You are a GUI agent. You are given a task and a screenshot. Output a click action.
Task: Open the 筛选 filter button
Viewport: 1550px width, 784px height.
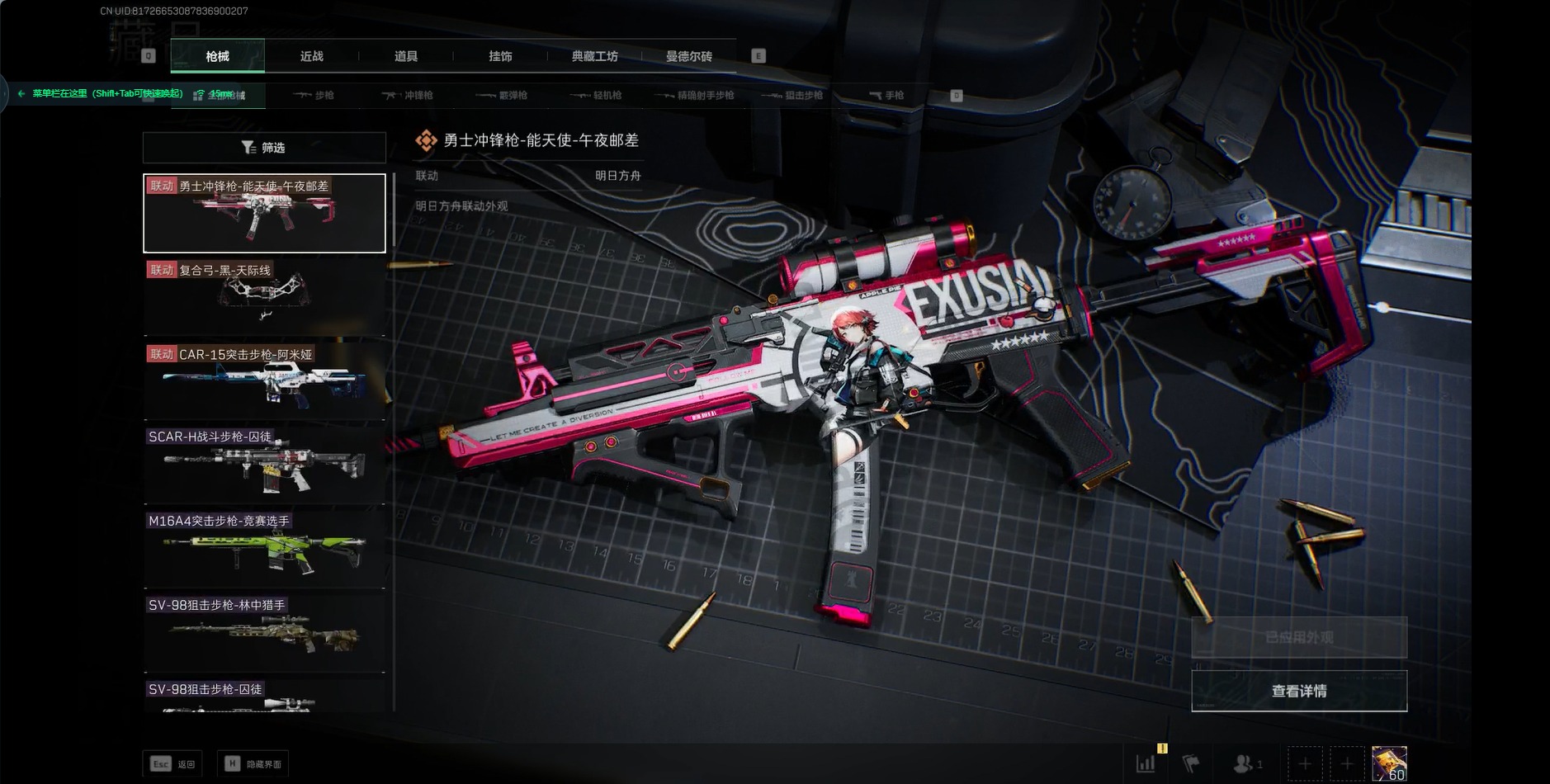point(264,148)
